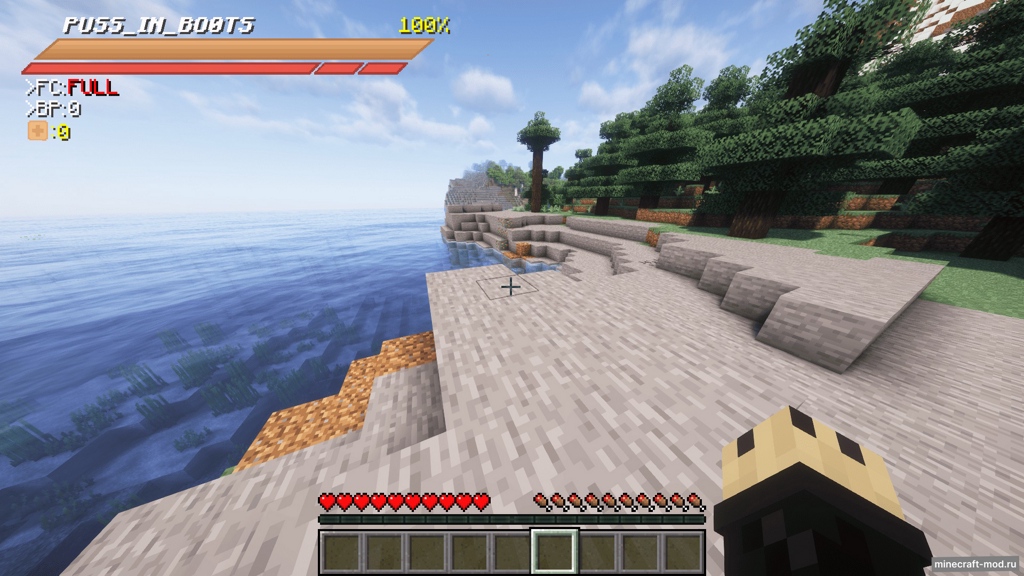This screenshot has width=1024, height=576.
Task: Click the orange plus icon in the HUD
Action: [37, 131]
